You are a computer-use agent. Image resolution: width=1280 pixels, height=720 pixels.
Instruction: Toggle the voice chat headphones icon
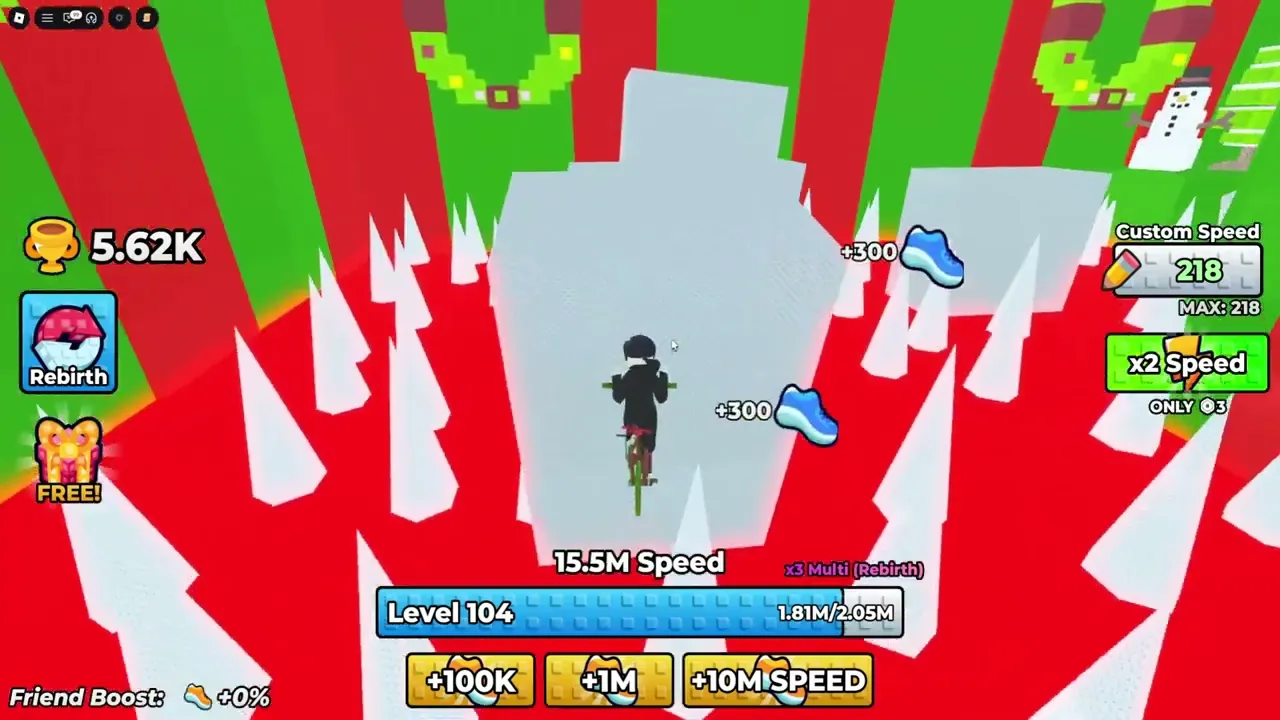[x=91, y=17]
